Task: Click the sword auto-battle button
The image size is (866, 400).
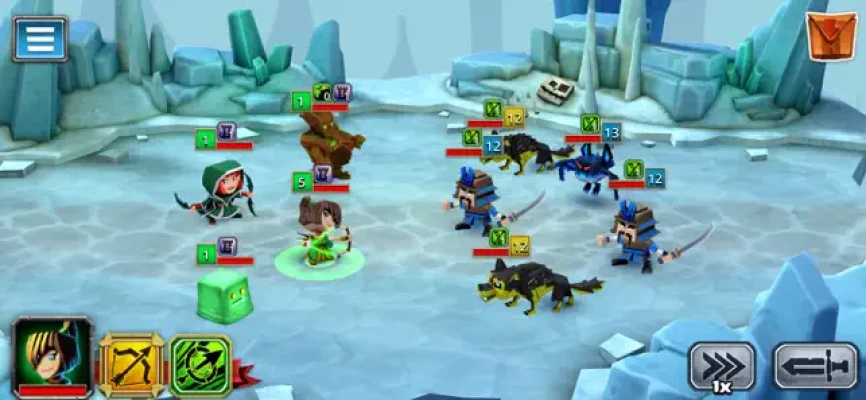Action: click(x=815, y=365)
